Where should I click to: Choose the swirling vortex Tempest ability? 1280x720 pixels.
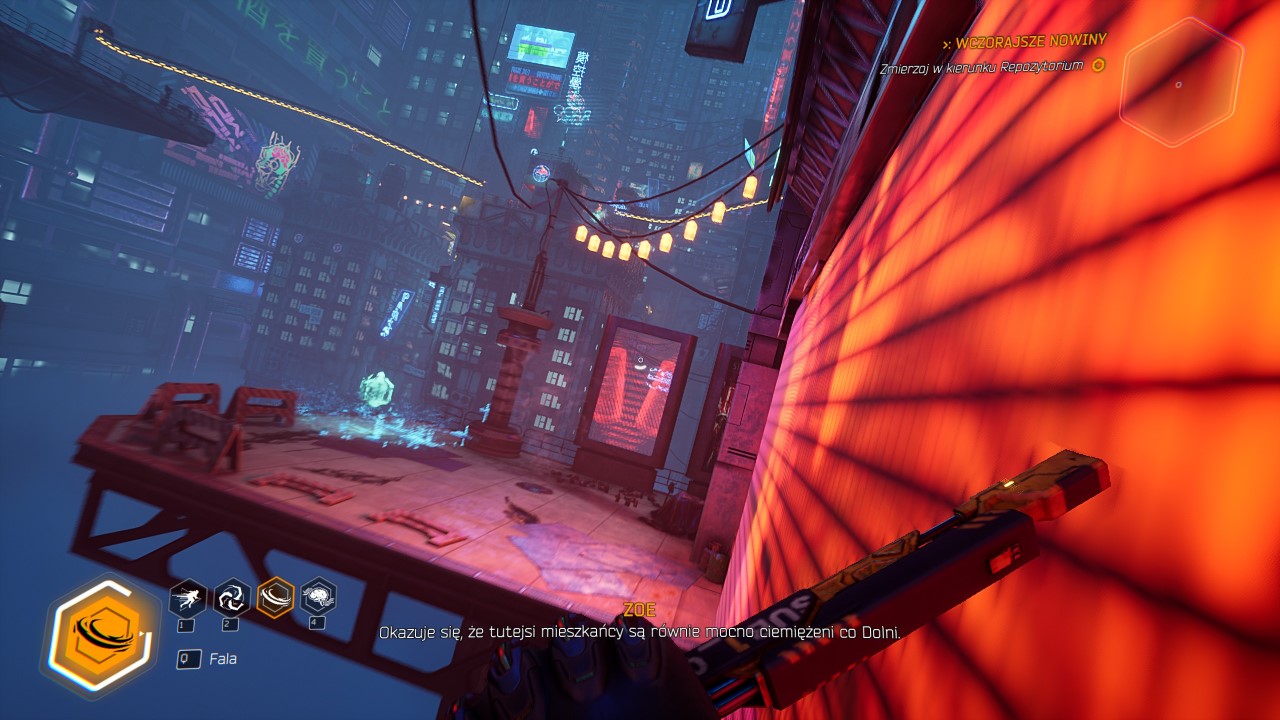tap(232, 598)
